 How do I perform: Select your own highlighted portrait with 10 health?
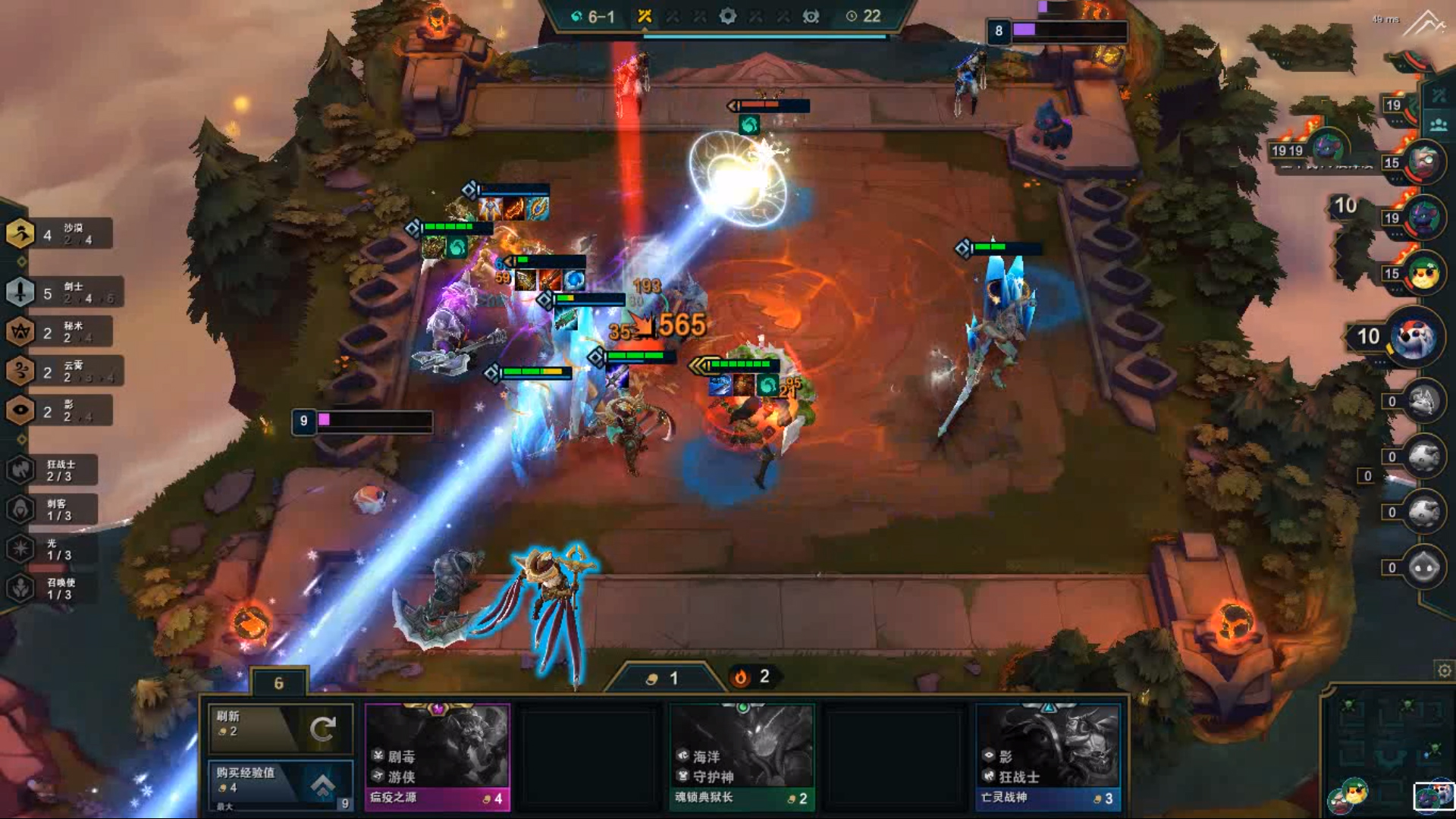tap(1414, 337)
